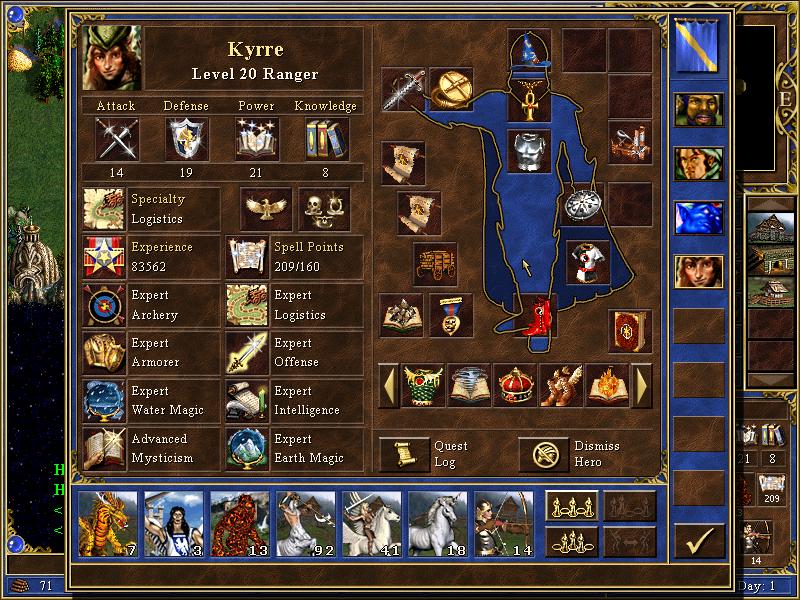Select the Expert Armorer skill
The height and width of the screenshot is (600, 800).
pyautogui.click(x=104, y=353)
